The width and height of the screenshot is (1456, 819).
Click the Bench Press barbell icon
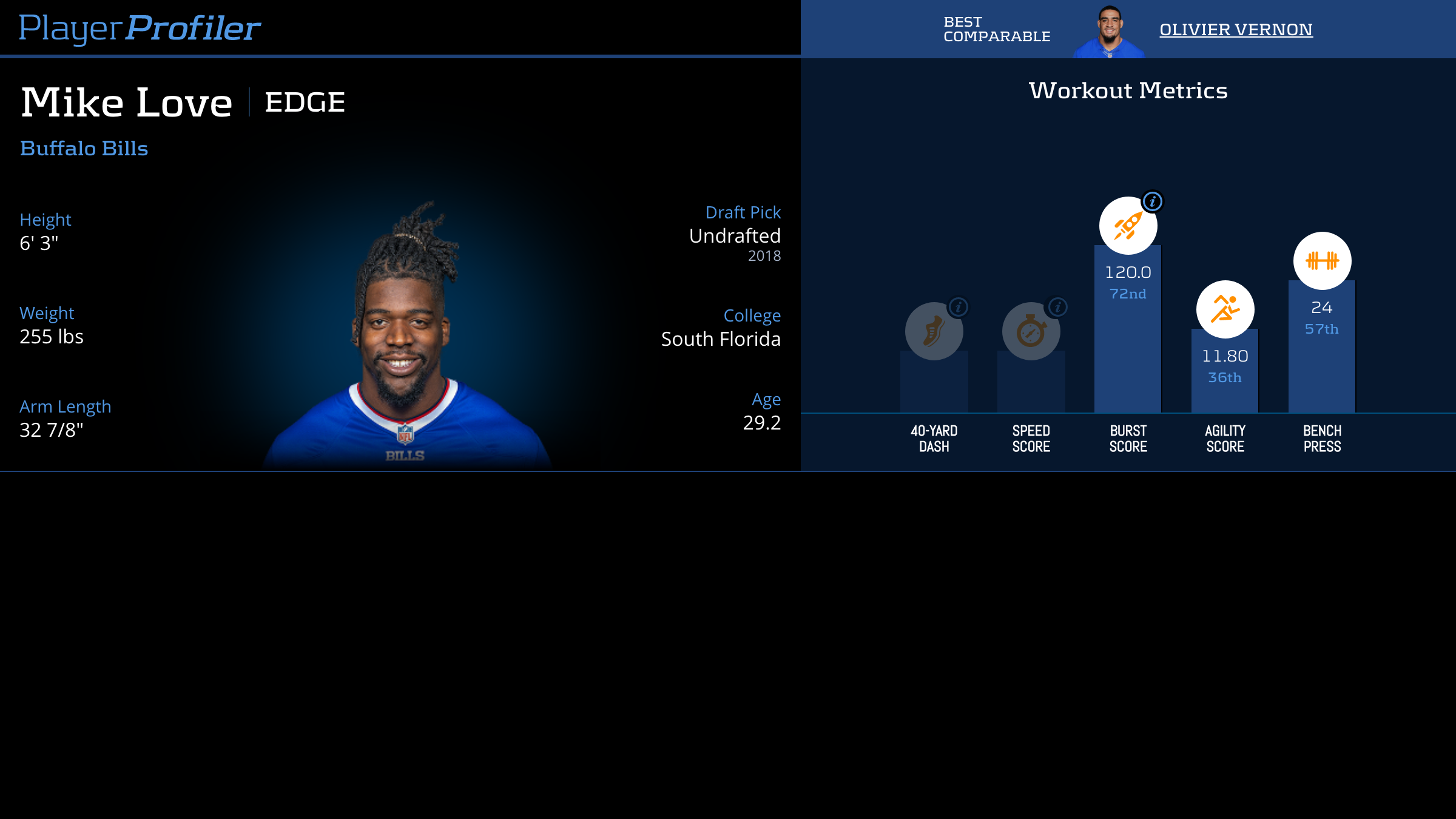point(1322,261)
